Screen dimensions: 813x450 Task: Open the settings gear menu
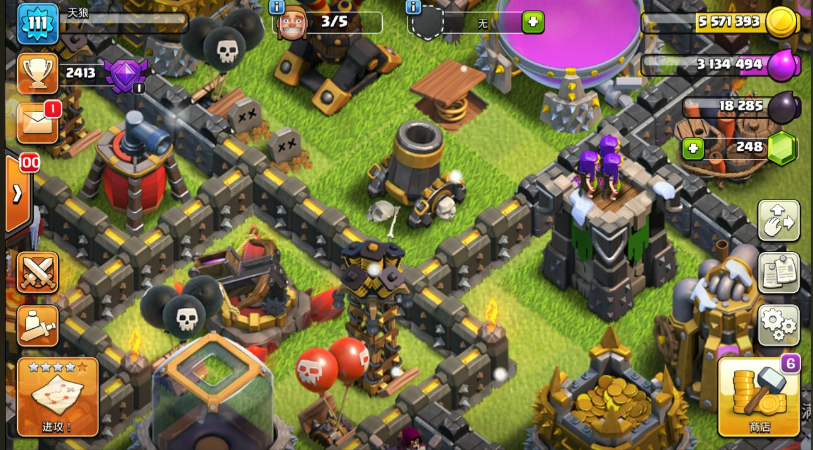[778, 324]
